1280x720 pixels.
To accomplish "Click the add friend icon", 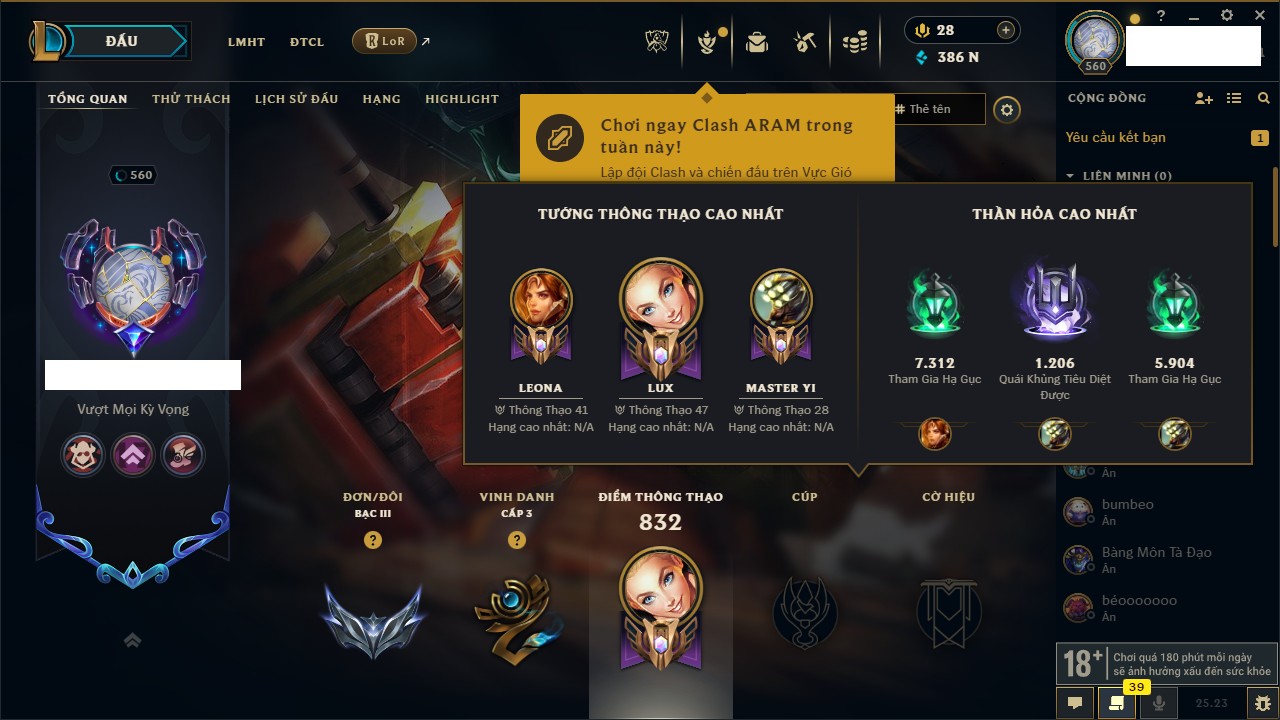I will [x=1204, y=98].
